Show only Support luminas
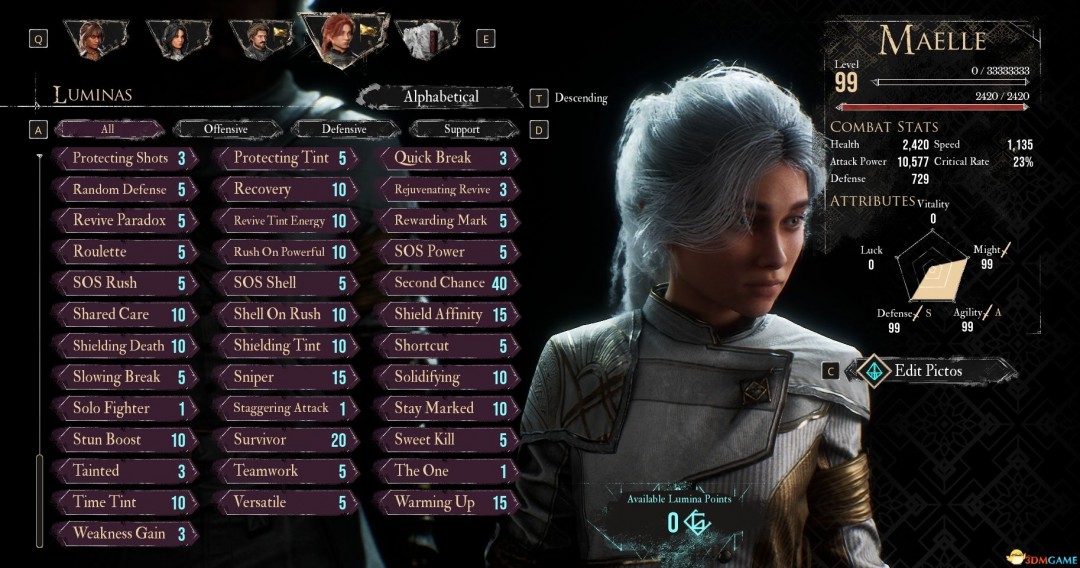 tap(461, 129)
